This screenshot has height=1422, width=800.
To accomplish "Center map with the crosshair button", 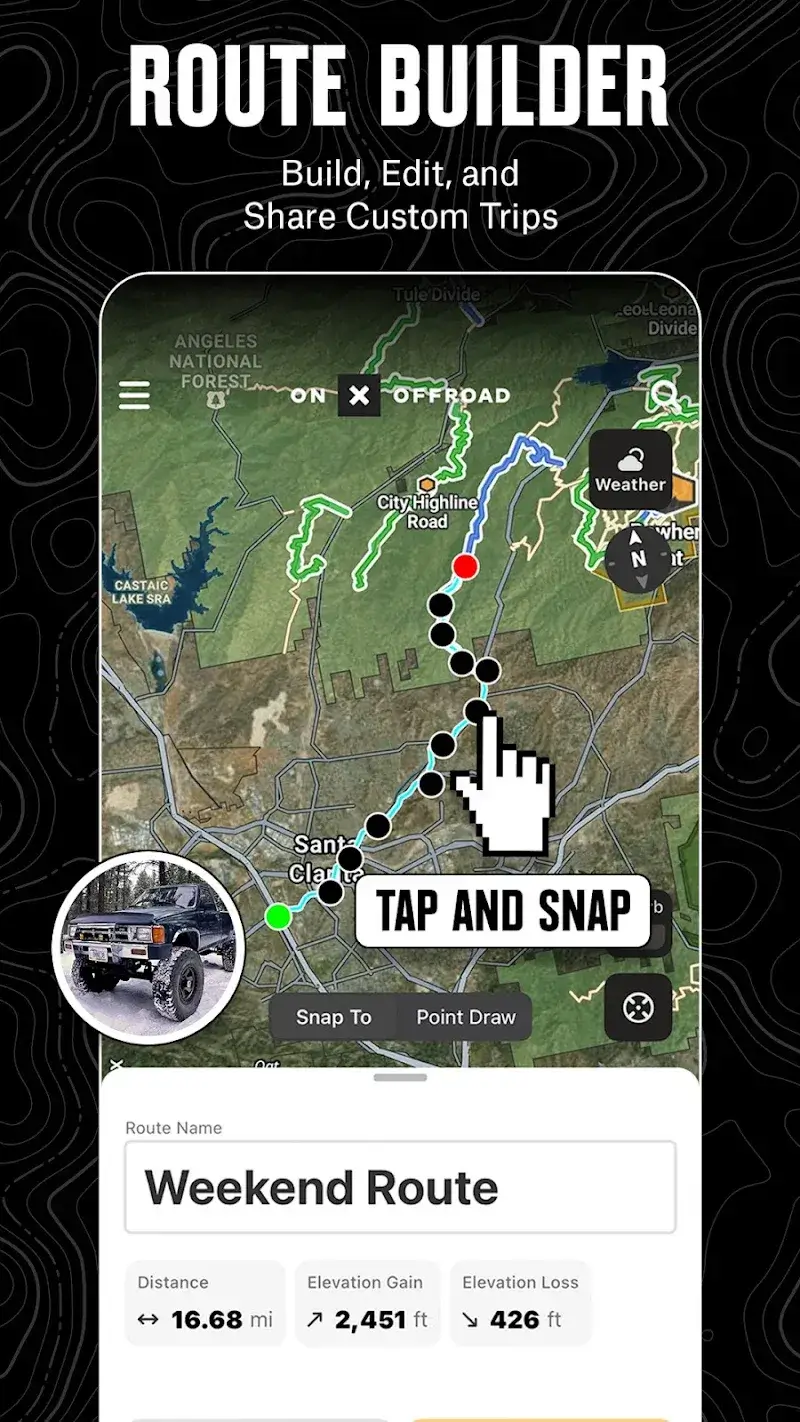I will click(638, 1008).
